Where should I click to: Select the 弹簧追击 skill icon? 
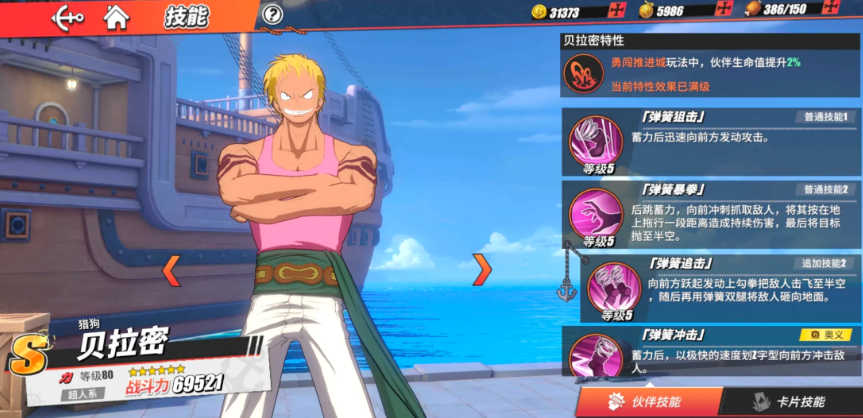coord(613,286)
